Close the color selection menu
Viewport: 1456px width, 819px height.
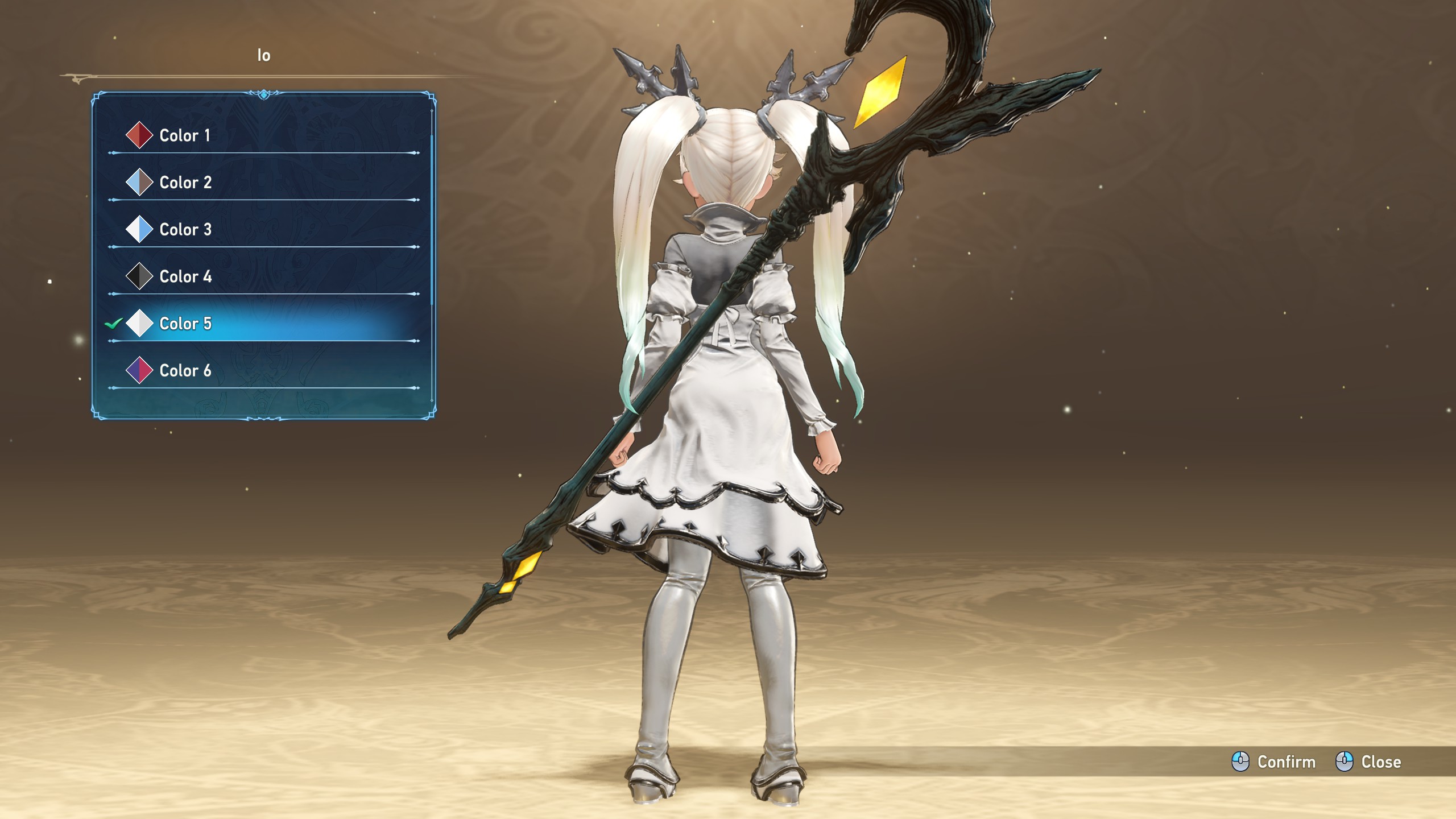click(1368, 762)
